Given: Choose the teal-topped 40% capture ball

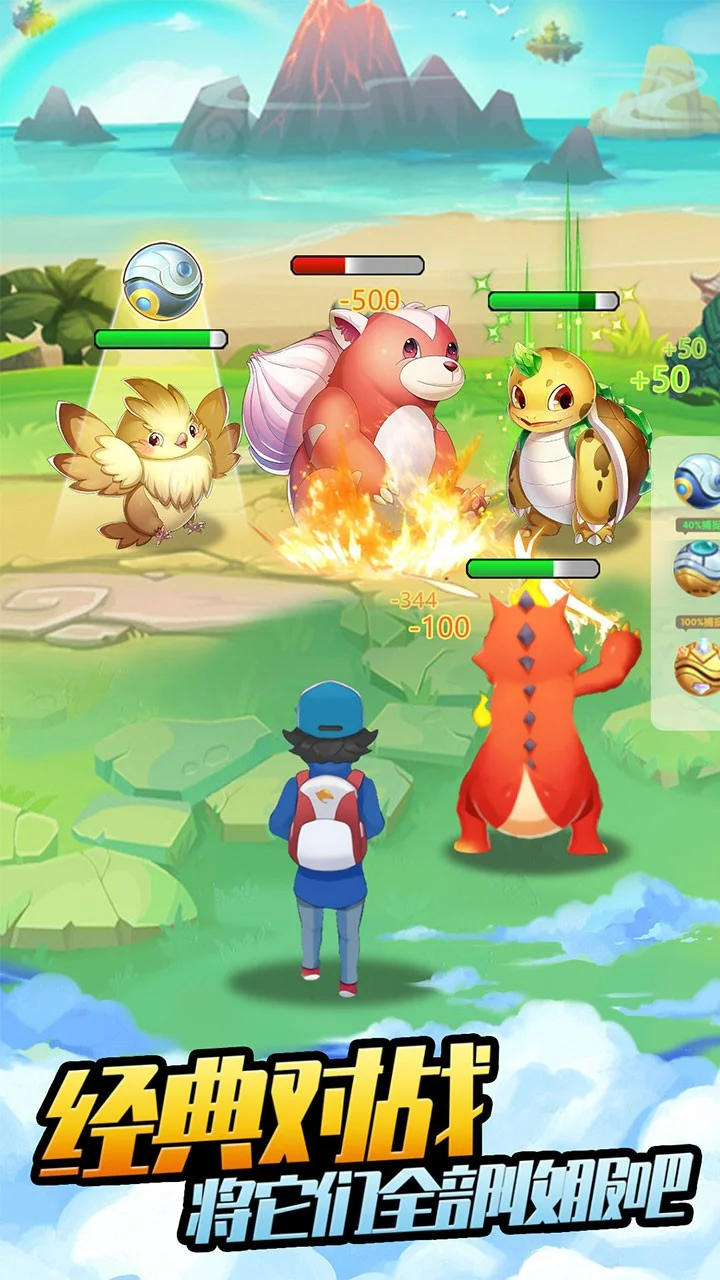Looking at the screenshot, I should 699,567.
